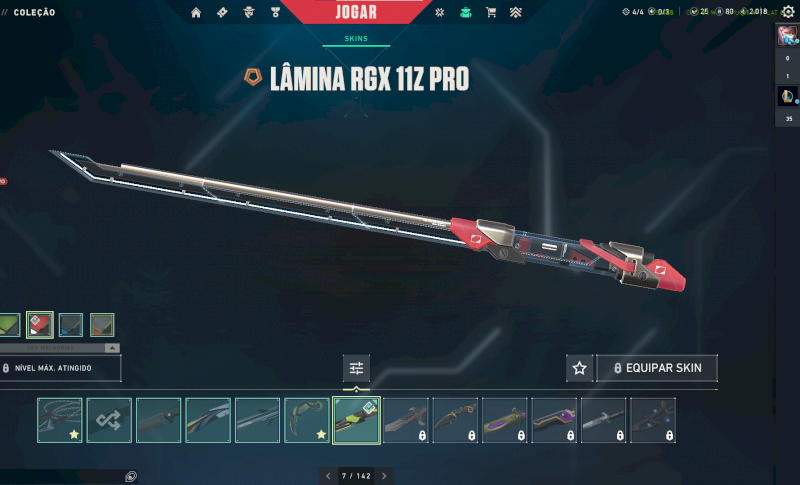Go to the home icon in top bar
800x485 pixels.
click(x=196, y=13)
